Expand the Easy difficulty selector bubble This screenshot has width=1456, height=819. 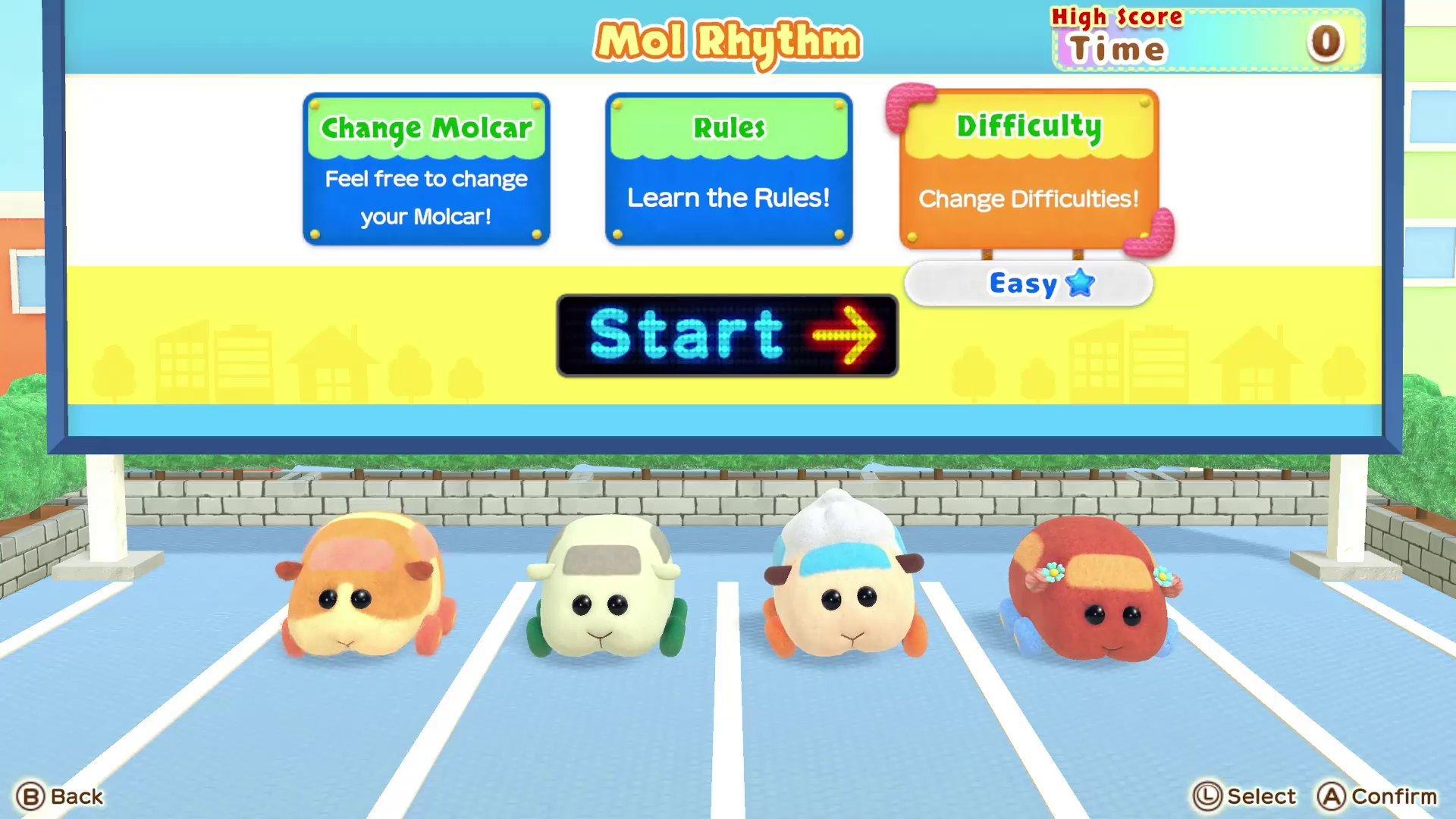pyautogui.click(x=1028, y=284)
